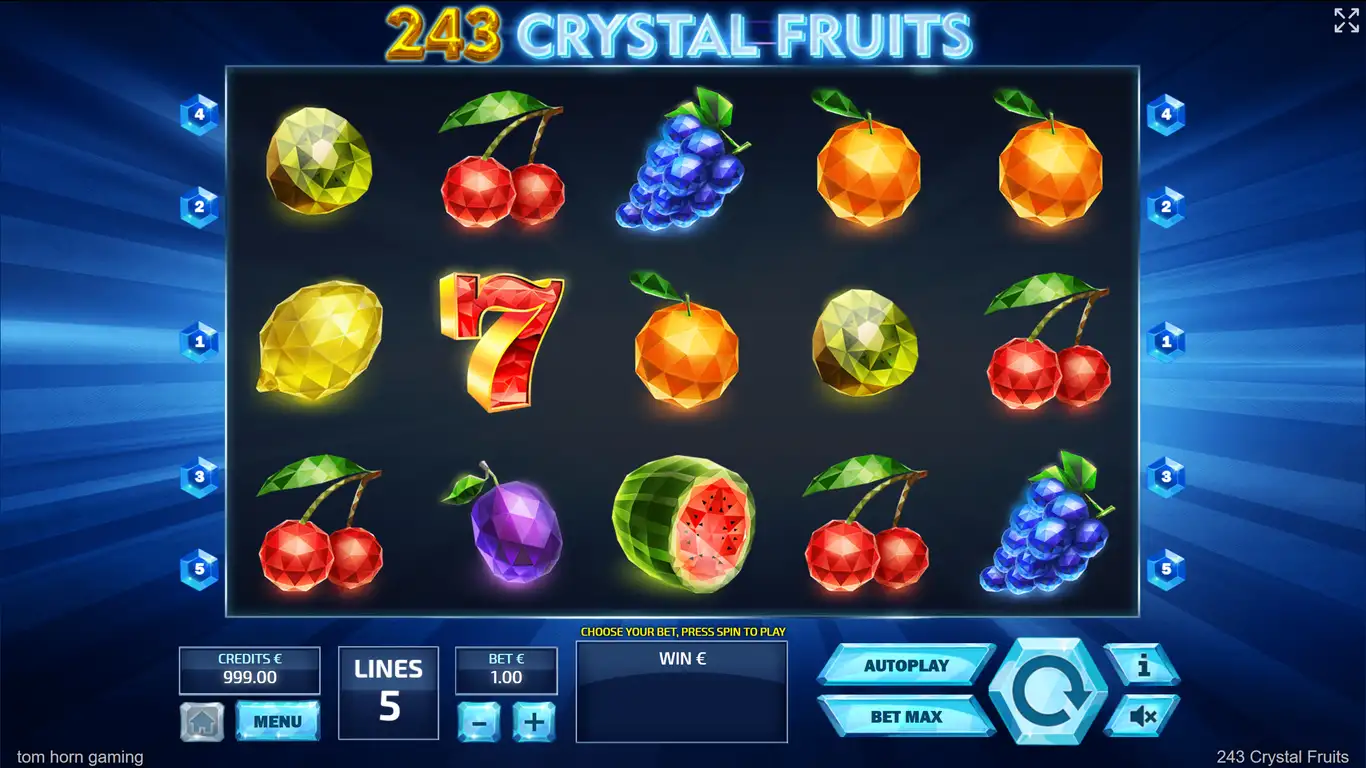This screenshot has height=768, width=1366.
Task: Start Autoplay mode
Action: 905,665
